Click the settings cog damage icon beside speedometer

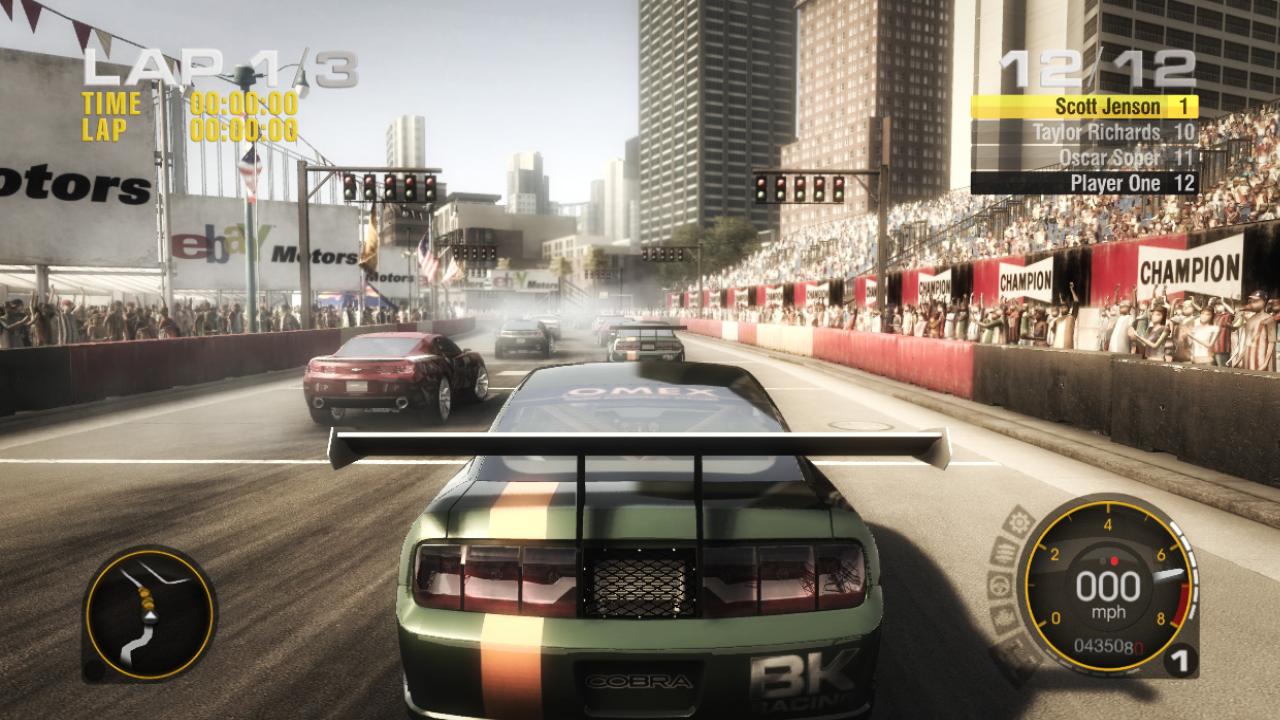point(1021,520)
